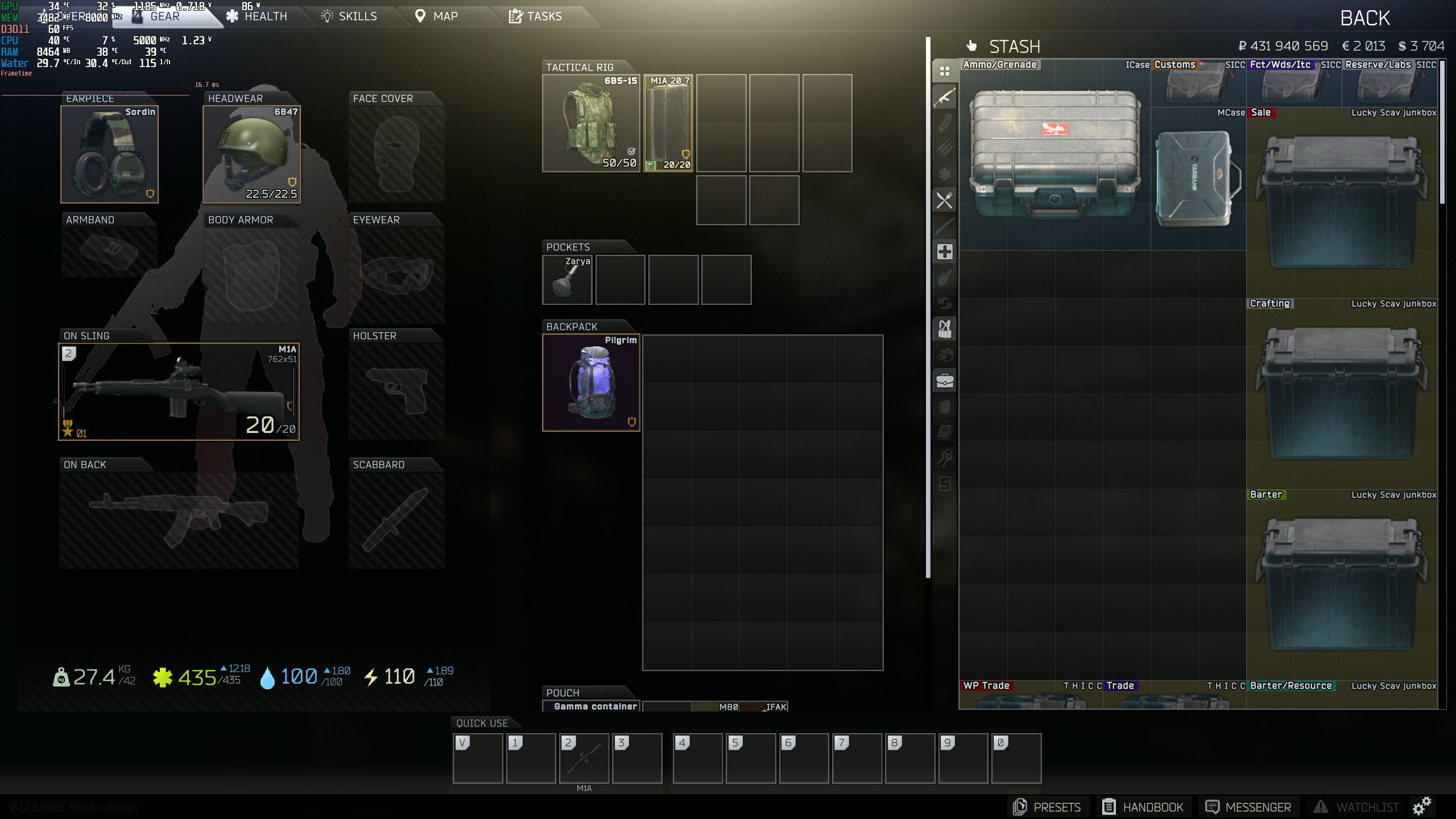Select the Zarya grenade in the pockets slot

[x=567, y=279]
